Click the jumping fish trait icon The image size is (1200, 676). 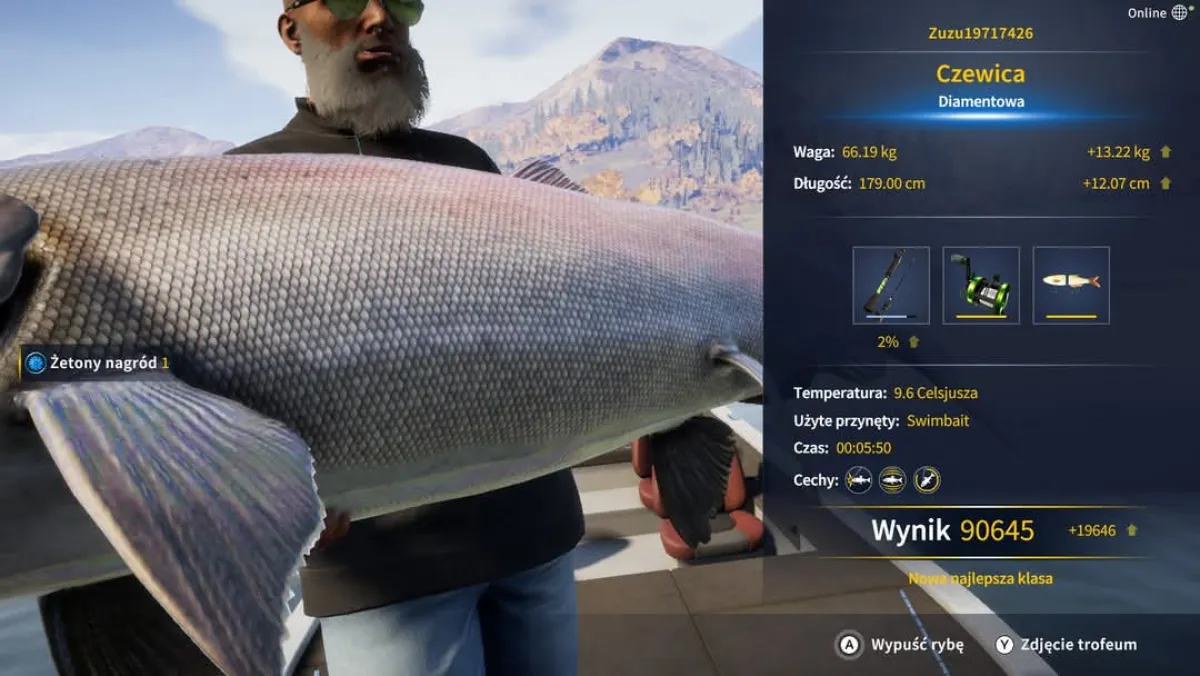point(927,480)
